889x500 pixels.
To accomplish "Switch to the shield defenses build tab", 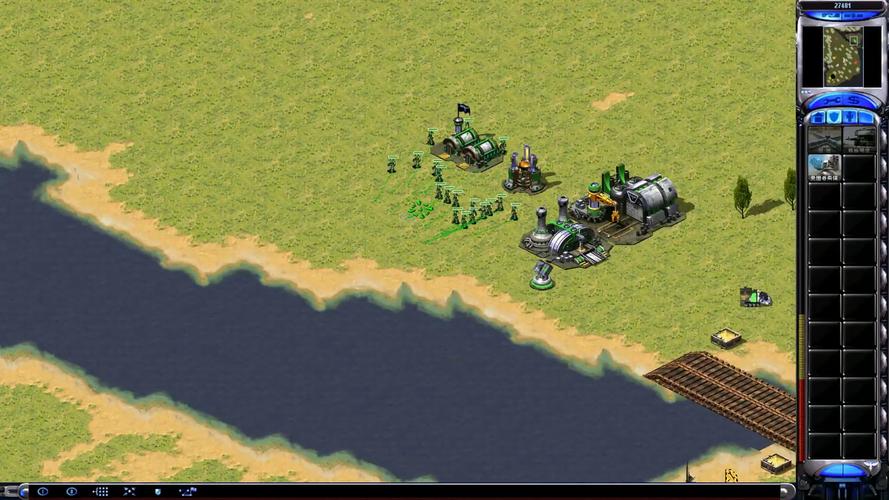I will 834,117.
